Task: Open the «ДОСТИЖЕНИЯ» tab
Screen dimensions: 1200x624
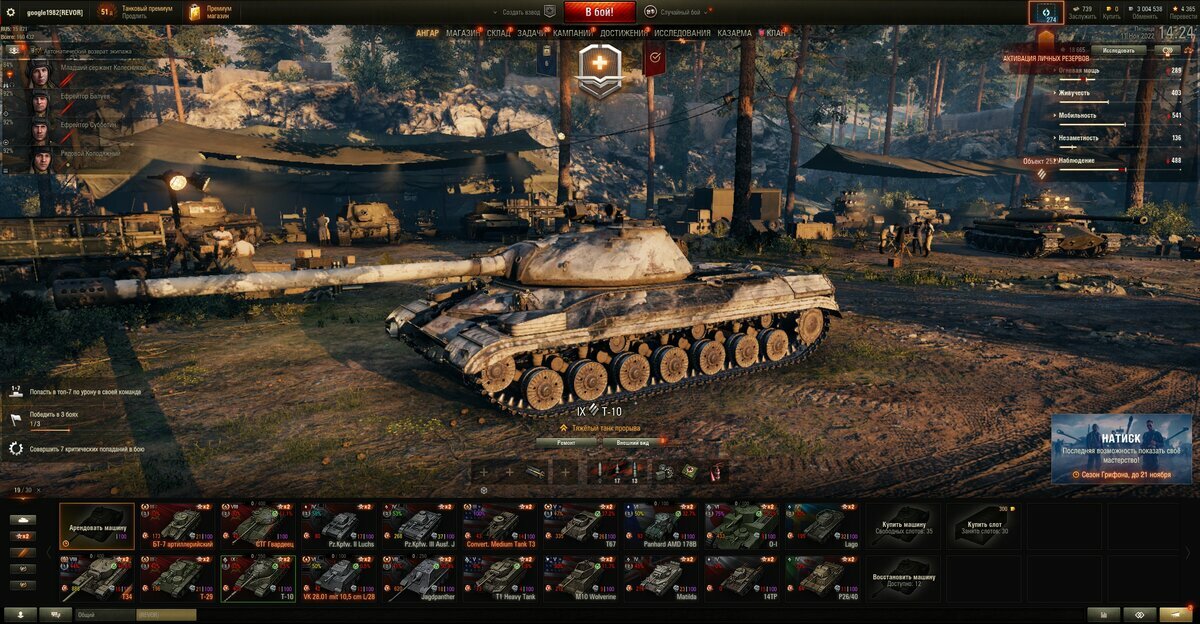Action: pos(622,33)
